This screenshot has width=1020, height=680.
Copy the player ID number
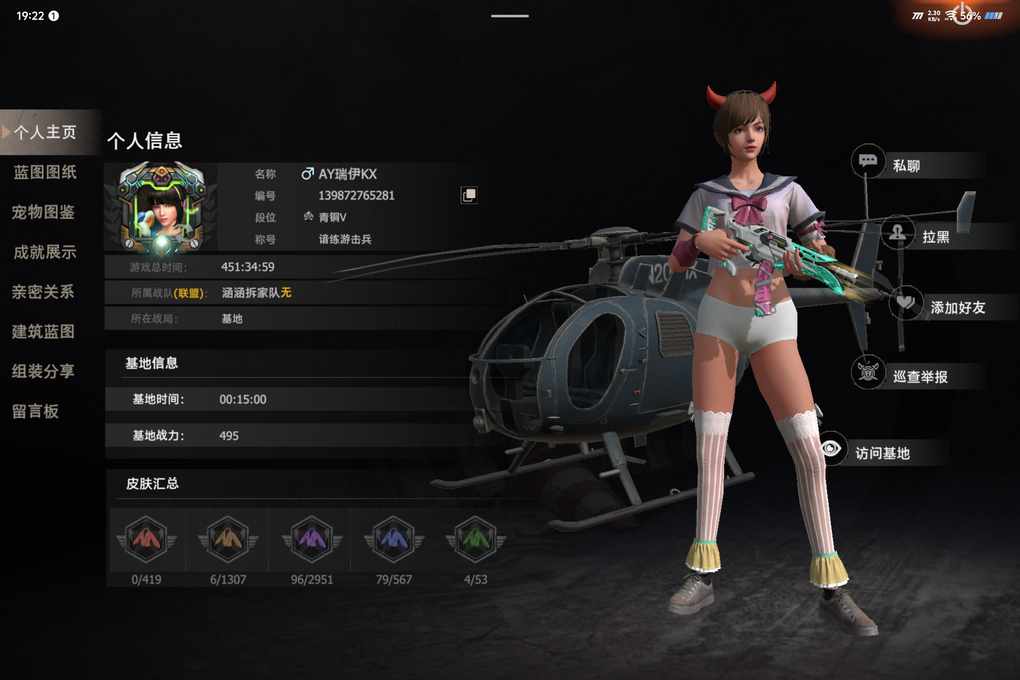[468, 195]
